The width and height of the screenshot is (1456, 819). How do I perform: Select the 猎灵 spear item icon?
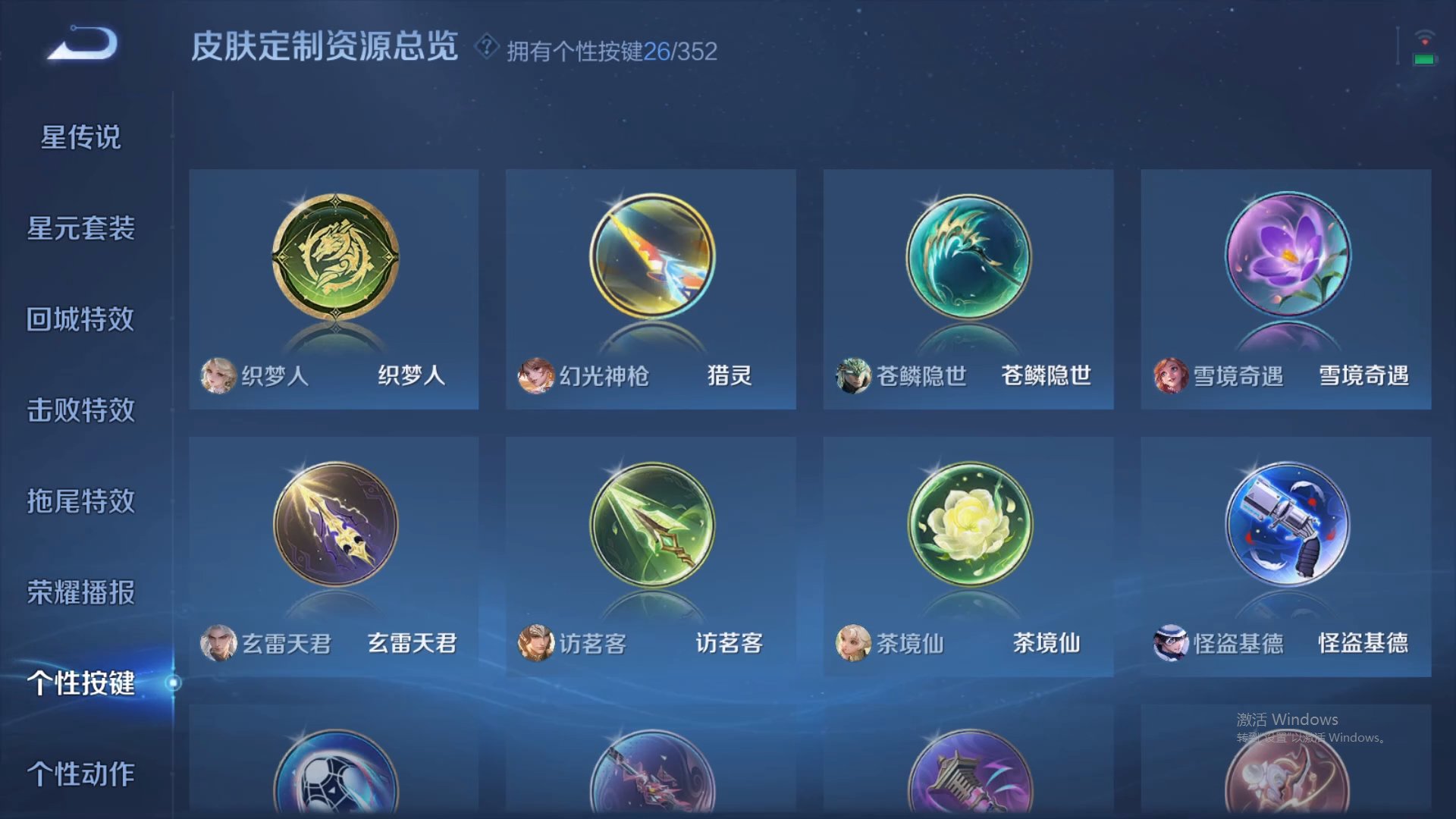point(651,256)
